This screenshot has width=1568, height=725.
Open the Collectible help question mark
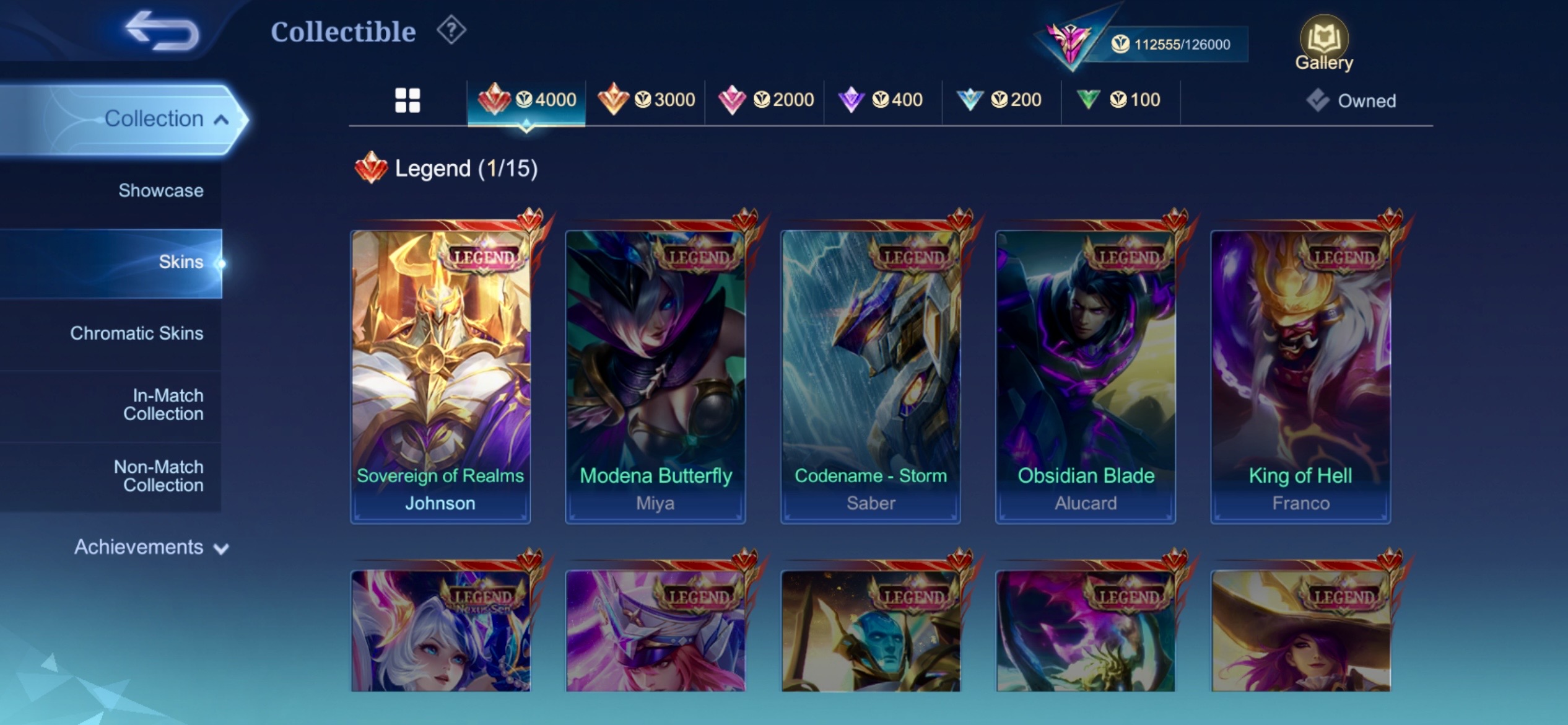coord(451,30)
